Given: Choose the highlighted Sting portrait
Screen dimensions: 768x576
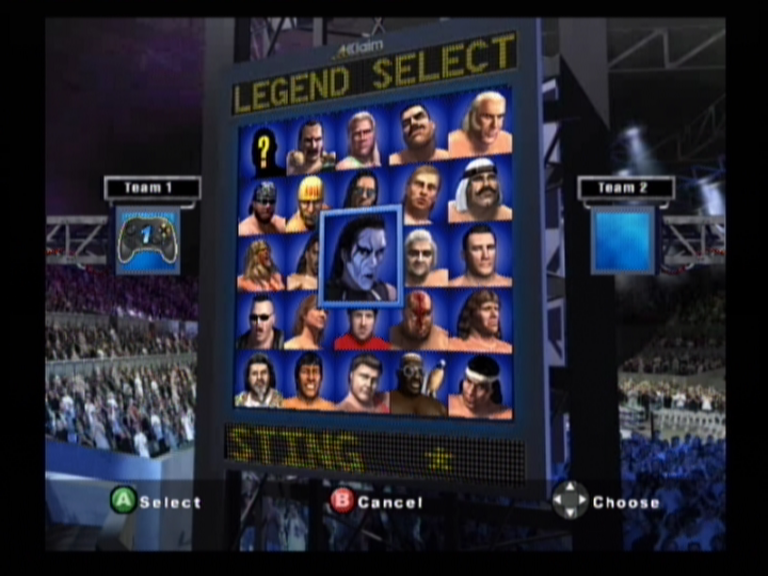Looking at the screenshot, I should pos(360,256).
